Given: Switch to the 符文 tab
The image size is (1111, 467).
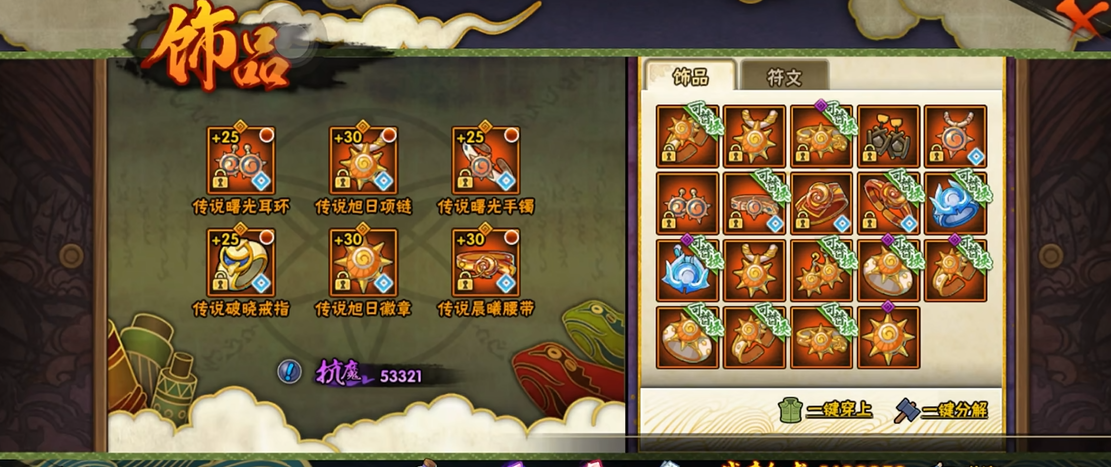Looking at the screenshot, I should [783, 77].
